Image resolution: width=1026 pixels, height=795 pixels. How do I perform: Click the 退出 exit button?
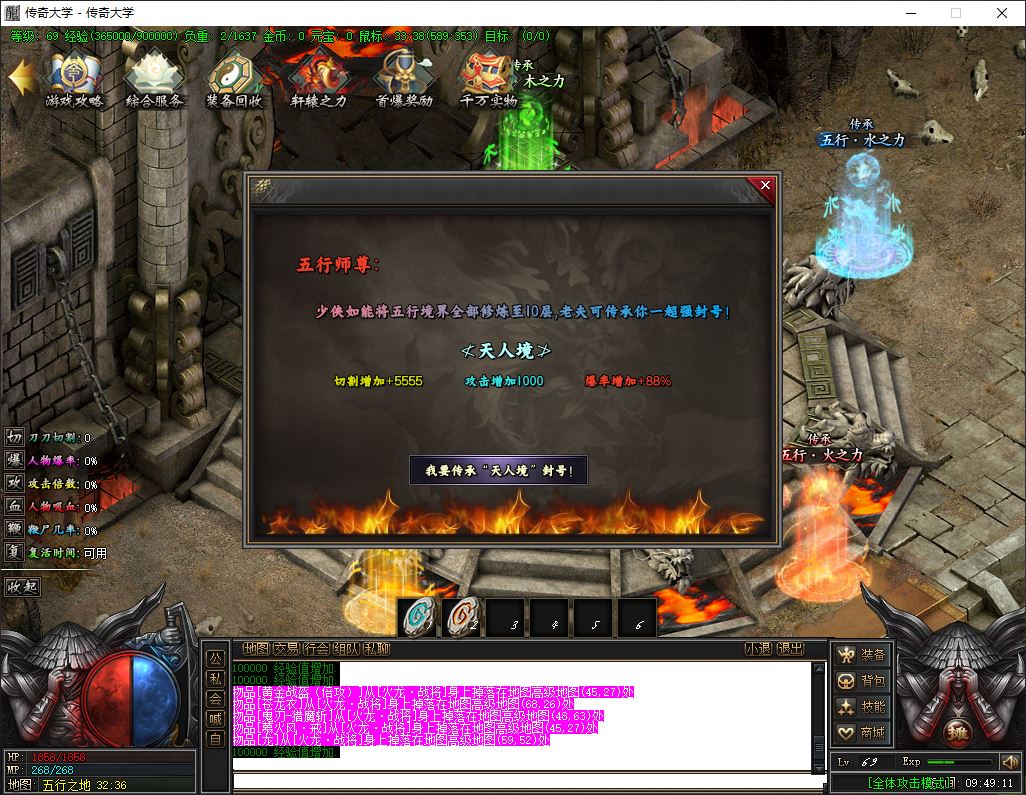pos(790,649)
